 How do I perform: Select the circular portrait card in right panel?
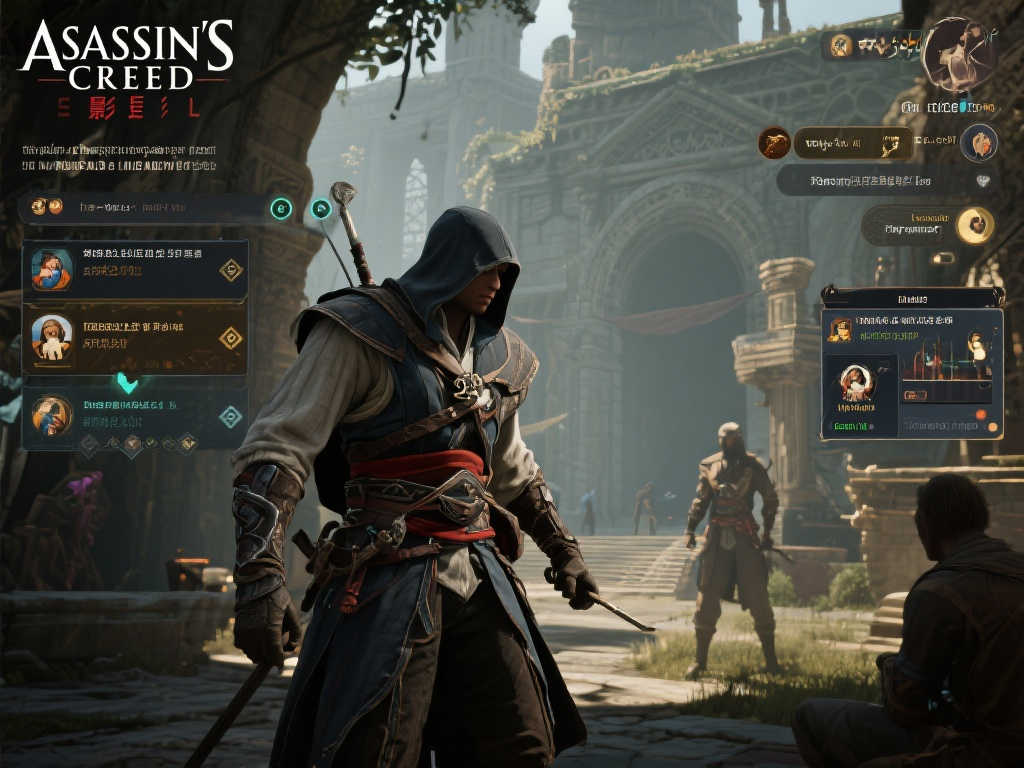(856, 387)
